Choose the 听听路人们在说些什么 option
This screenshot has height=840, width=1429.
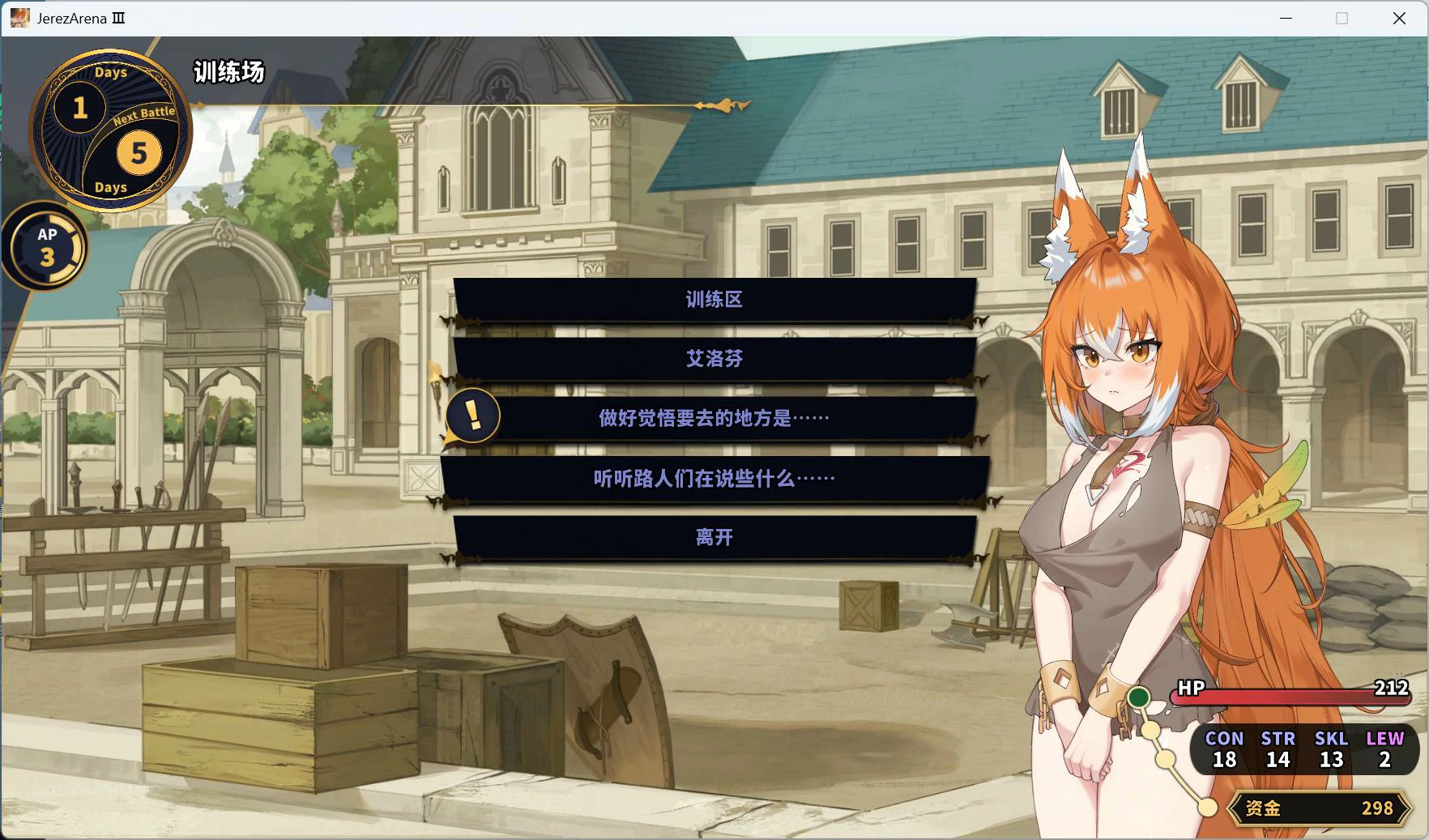[713, 478]
